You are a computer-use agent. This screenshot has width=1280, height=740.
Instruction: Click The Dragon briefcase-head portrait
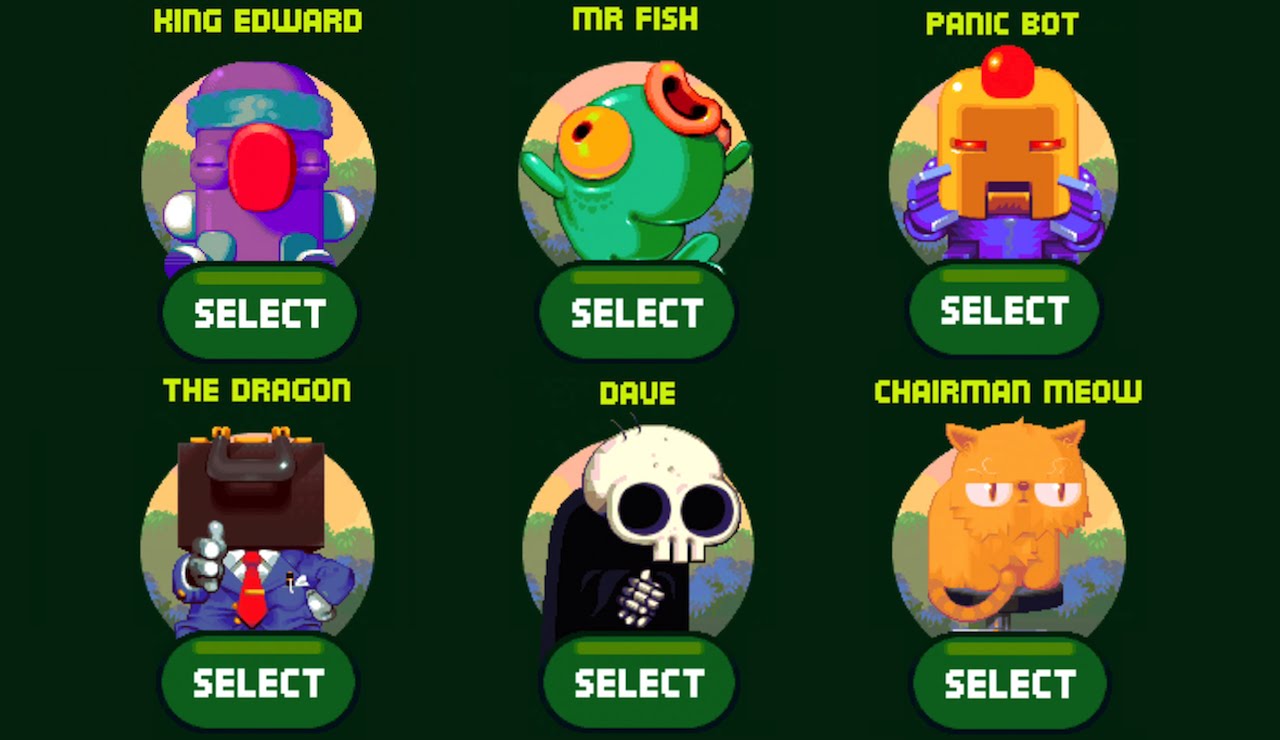pos(256,535)
